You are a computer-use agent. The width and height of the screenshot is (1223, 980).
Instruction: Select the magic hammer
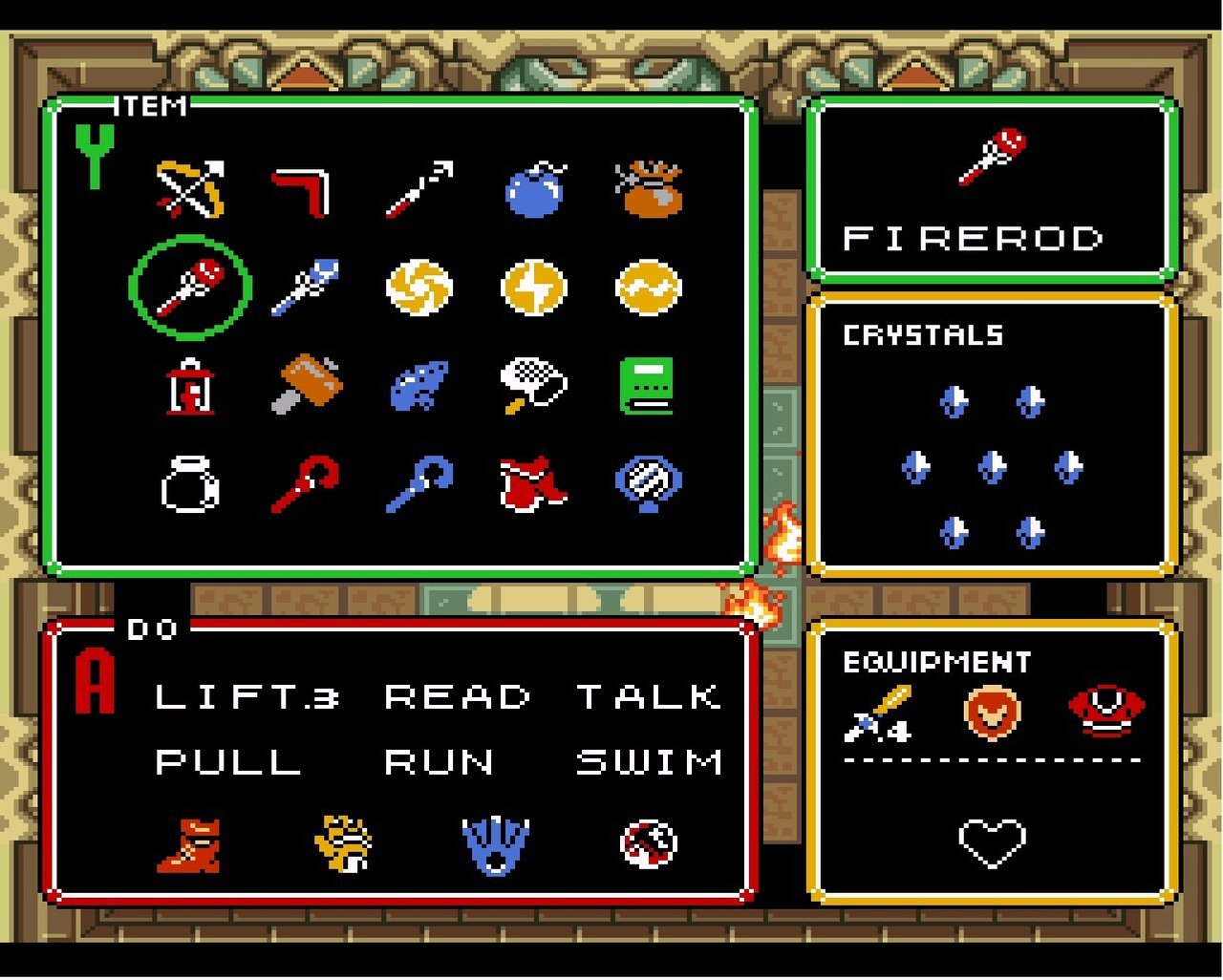click(305, 385)
